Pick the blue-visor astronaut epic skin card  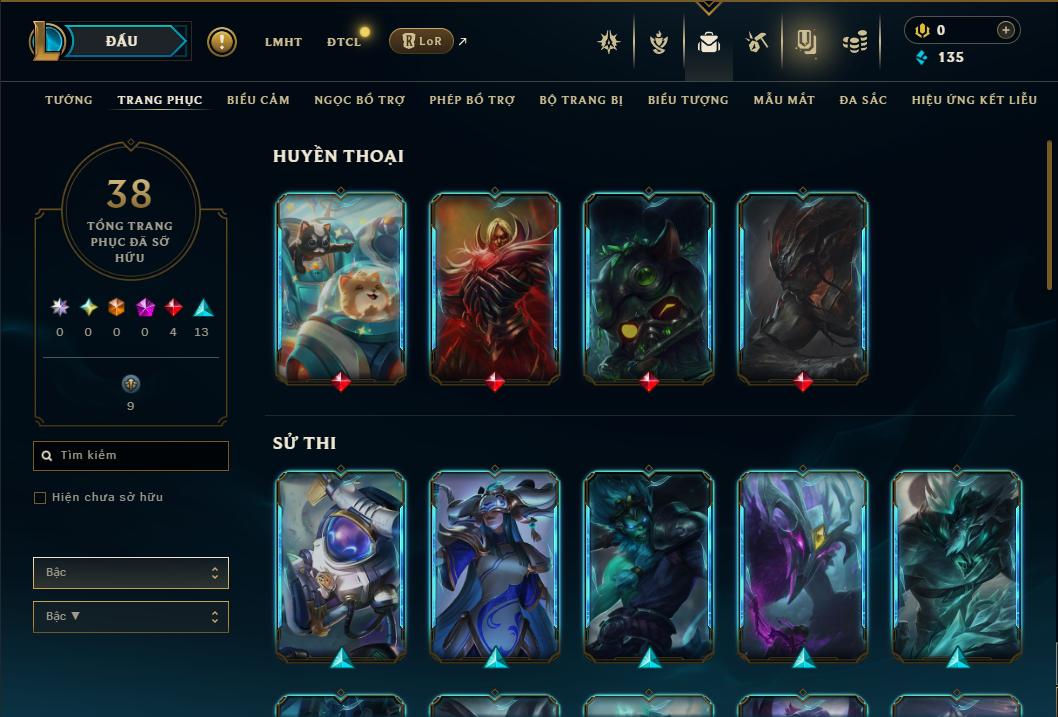tap(341, 565)
